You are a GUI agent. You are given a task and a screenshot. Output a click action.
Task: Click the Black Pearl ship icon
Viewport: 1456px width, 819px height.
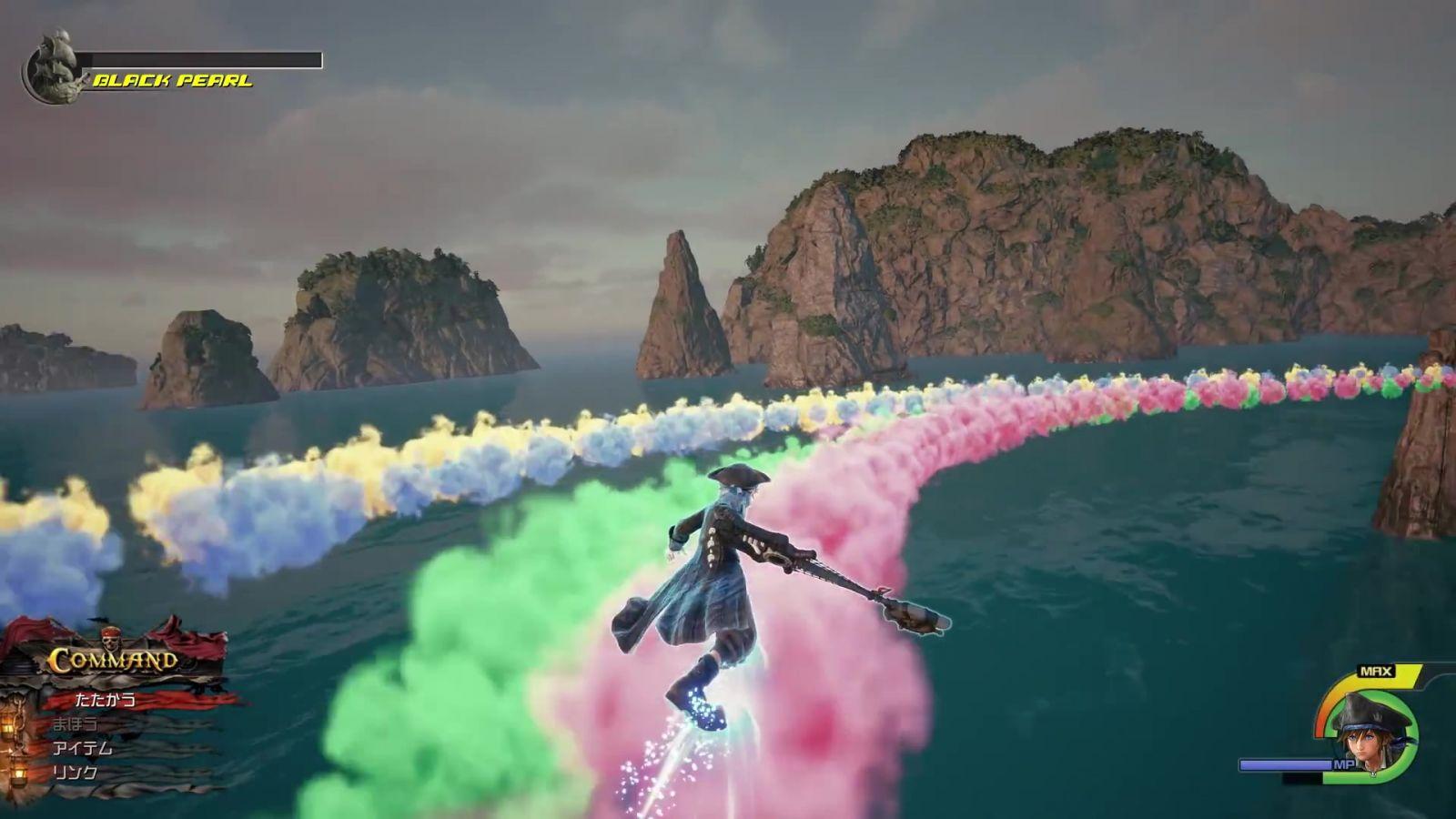pos(52,68)
